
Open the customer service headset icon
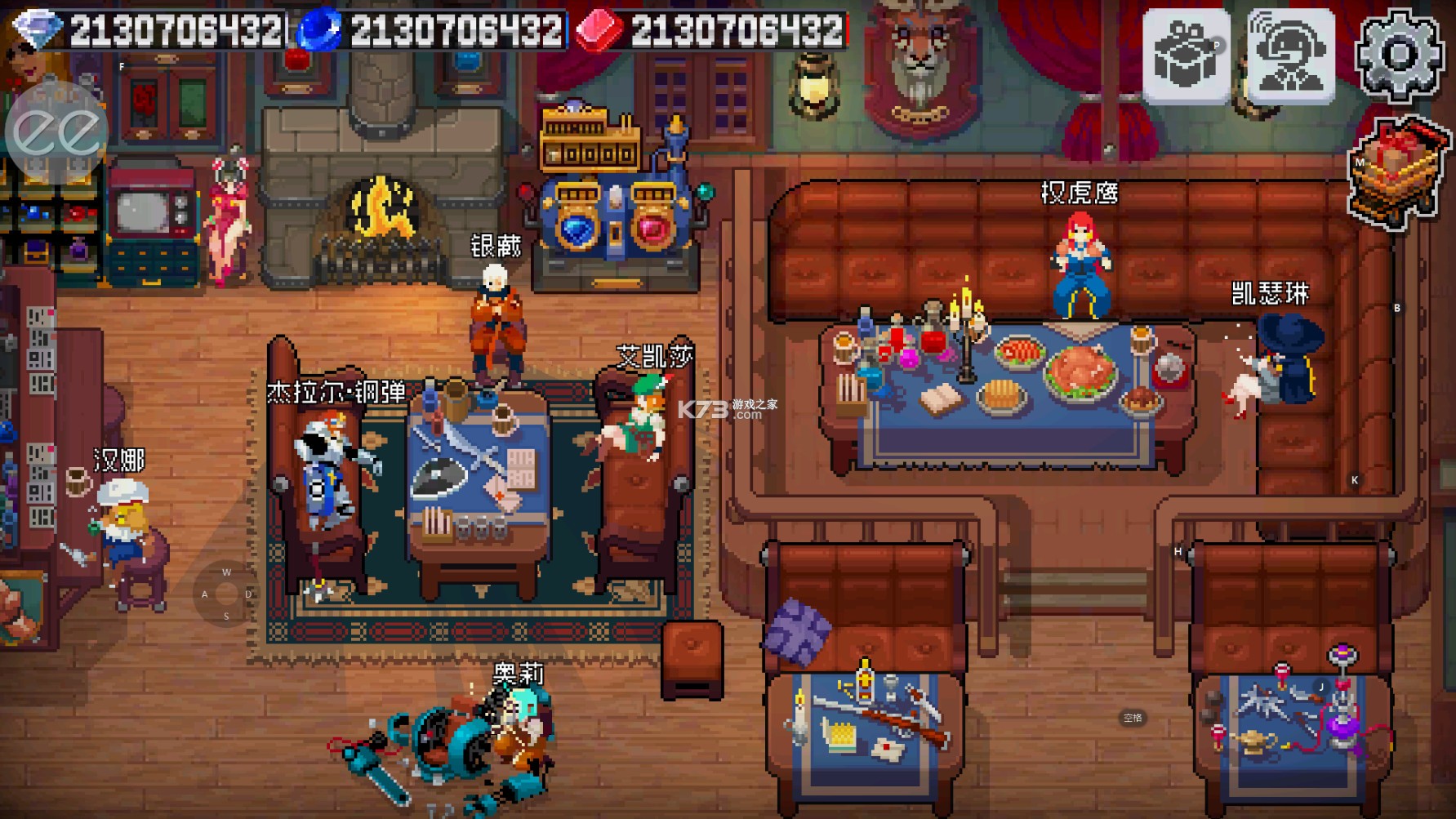[1291, 56]
